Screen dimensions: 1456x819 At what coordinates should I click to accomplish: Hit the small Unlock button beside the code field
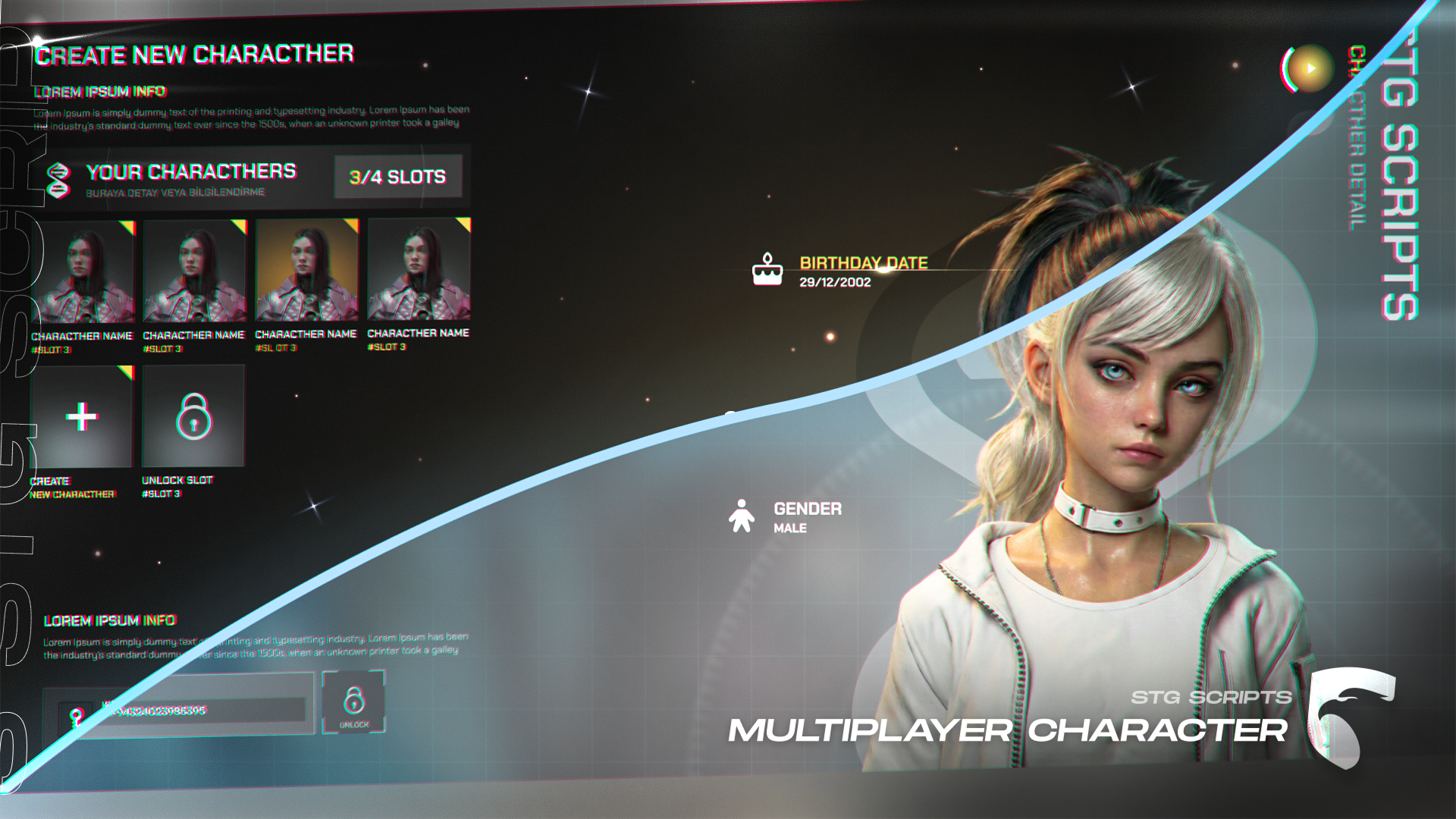pyautogui.click(x=353, y=703)
